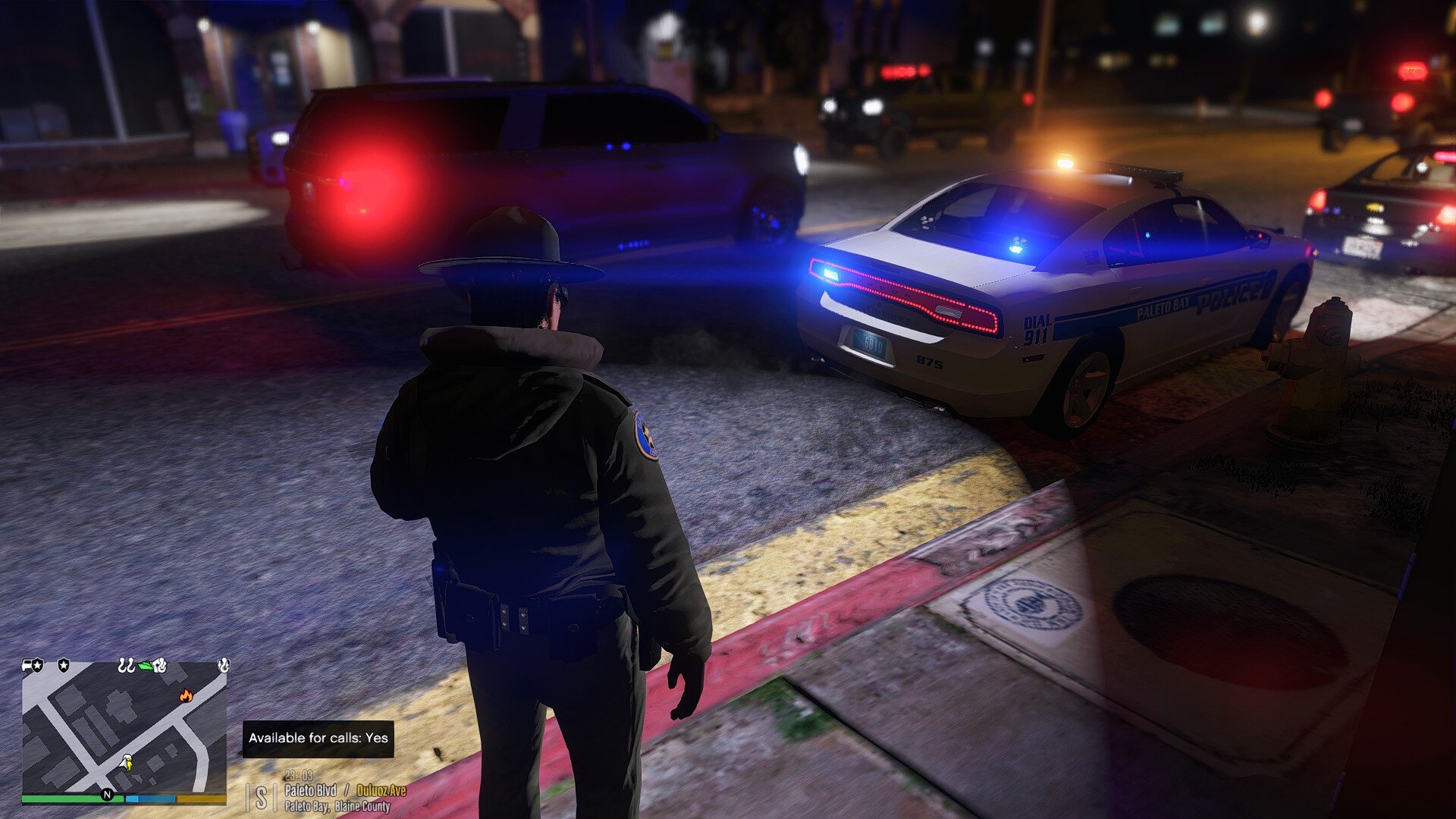Screen dimensions: 1456x819
Task: Click the 'Available for calls: Yes' status box
Action: point(318,738)
